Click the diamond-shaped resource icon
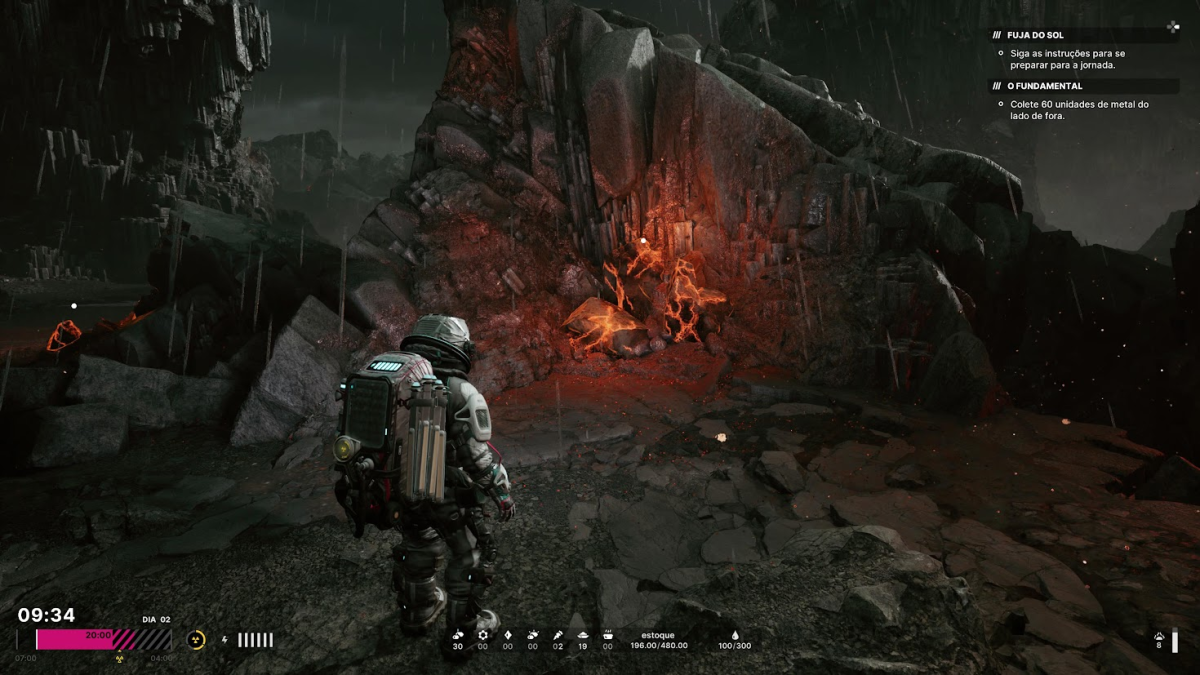This screenshot has height=675, width=1200. pyautogui.click(x=507, y=634)
